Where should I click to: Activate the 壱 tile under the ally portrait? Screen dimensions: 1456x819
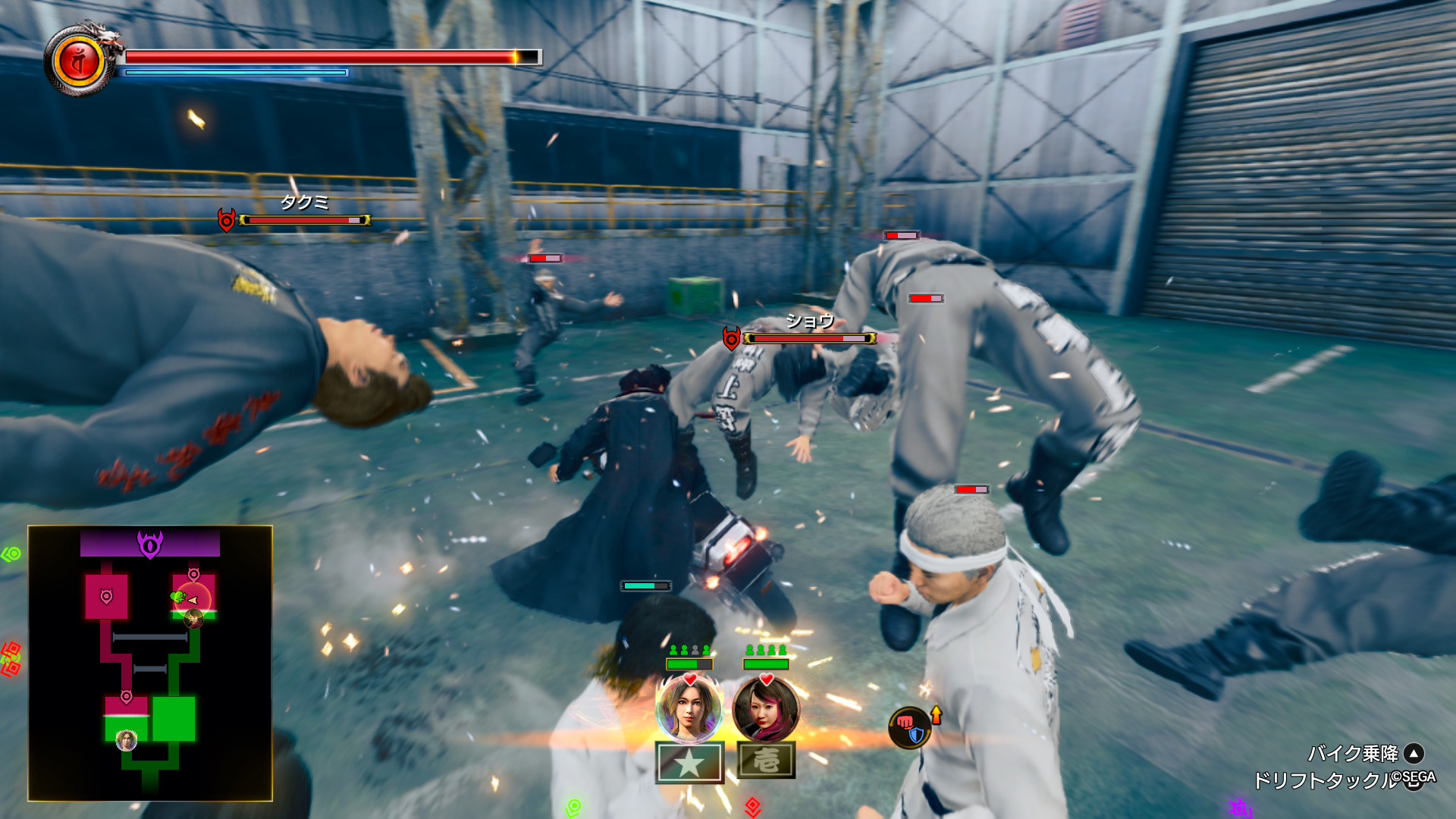[x=766, y=761]
